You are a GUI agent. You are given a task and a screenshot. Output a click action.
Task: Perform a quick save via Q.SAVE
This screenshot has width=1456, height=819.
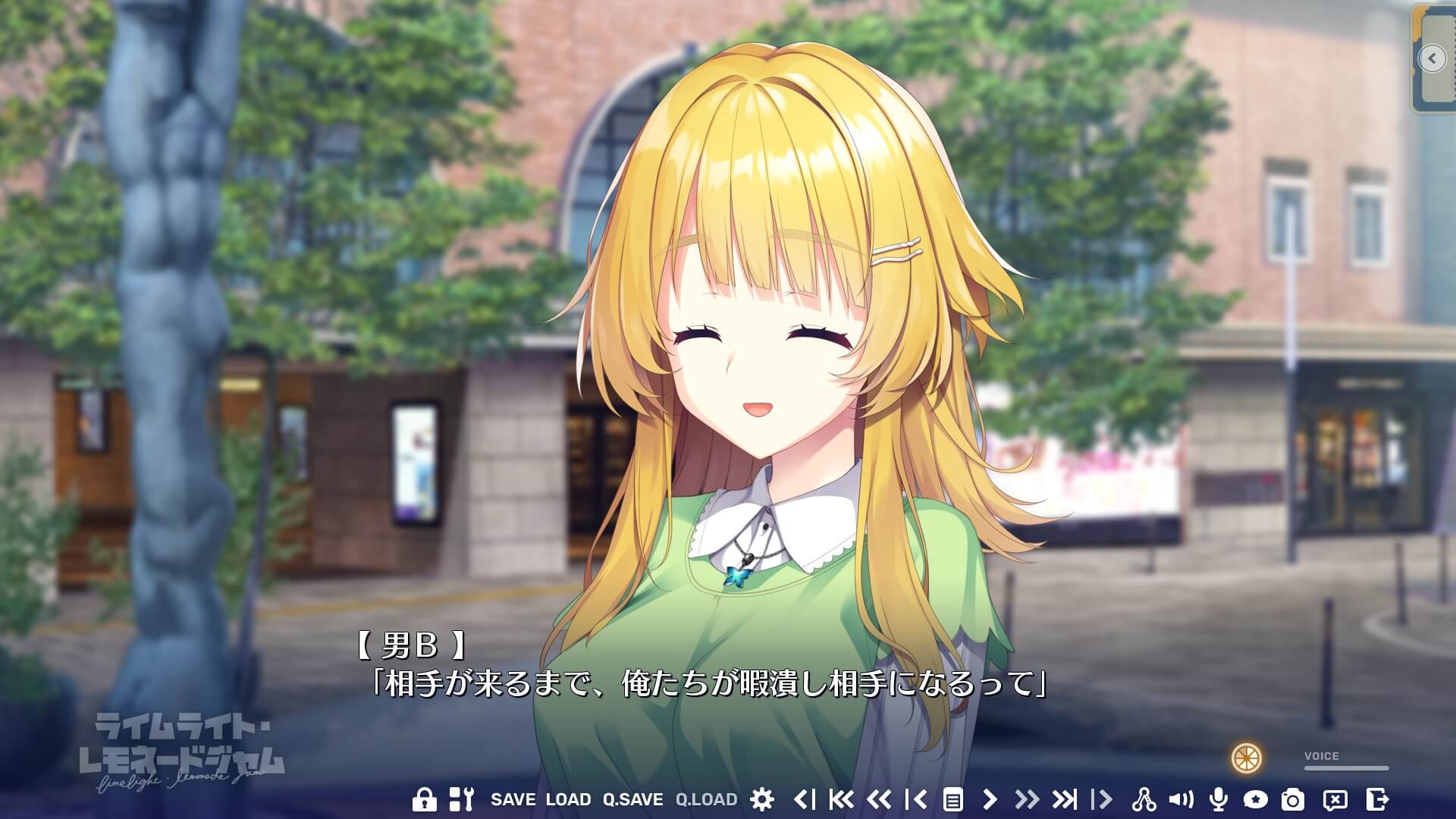pos(633,799)
